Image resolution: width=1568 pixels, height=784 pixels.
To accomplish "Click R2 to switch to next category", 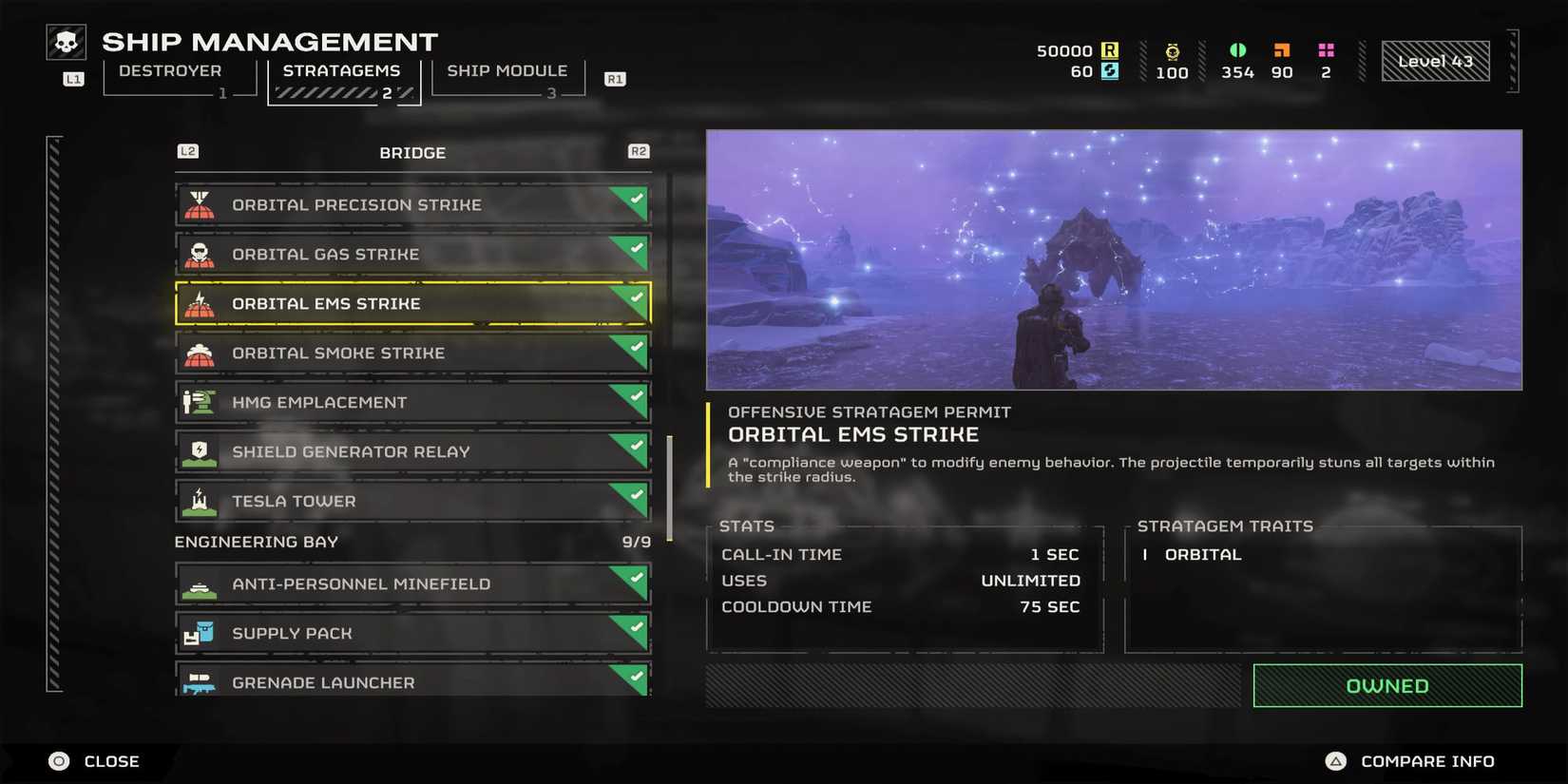I will (x=638, y=151).
